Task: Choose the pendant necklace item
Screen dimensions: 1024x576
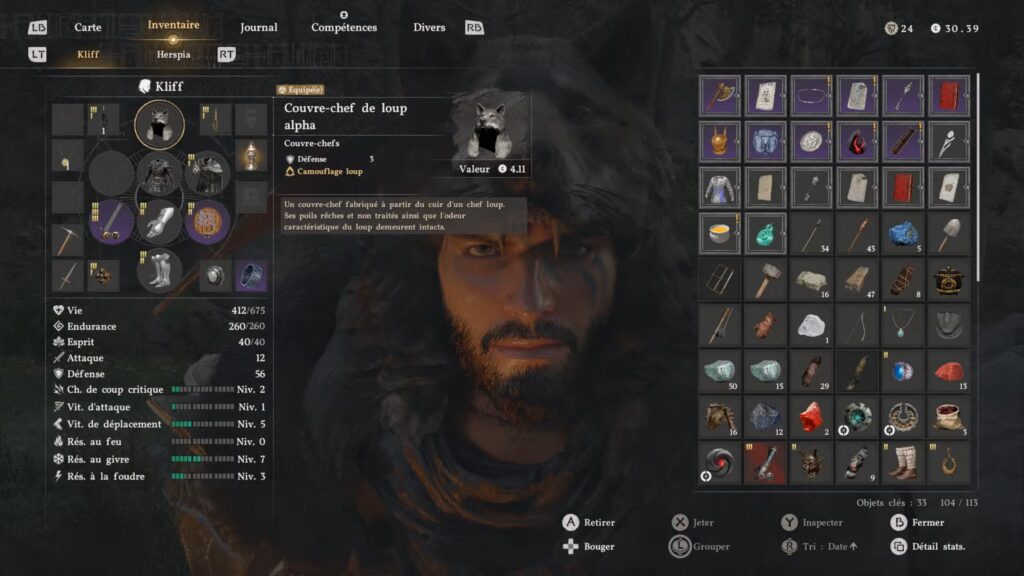Action: pyautogui.click(x=903, y=325)
